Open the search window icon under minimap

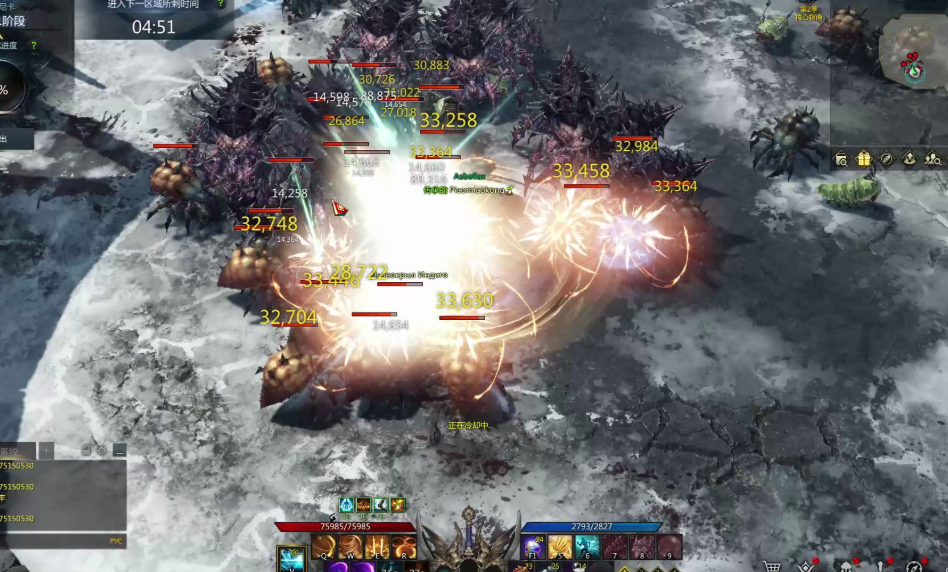[x=841, y=158]
